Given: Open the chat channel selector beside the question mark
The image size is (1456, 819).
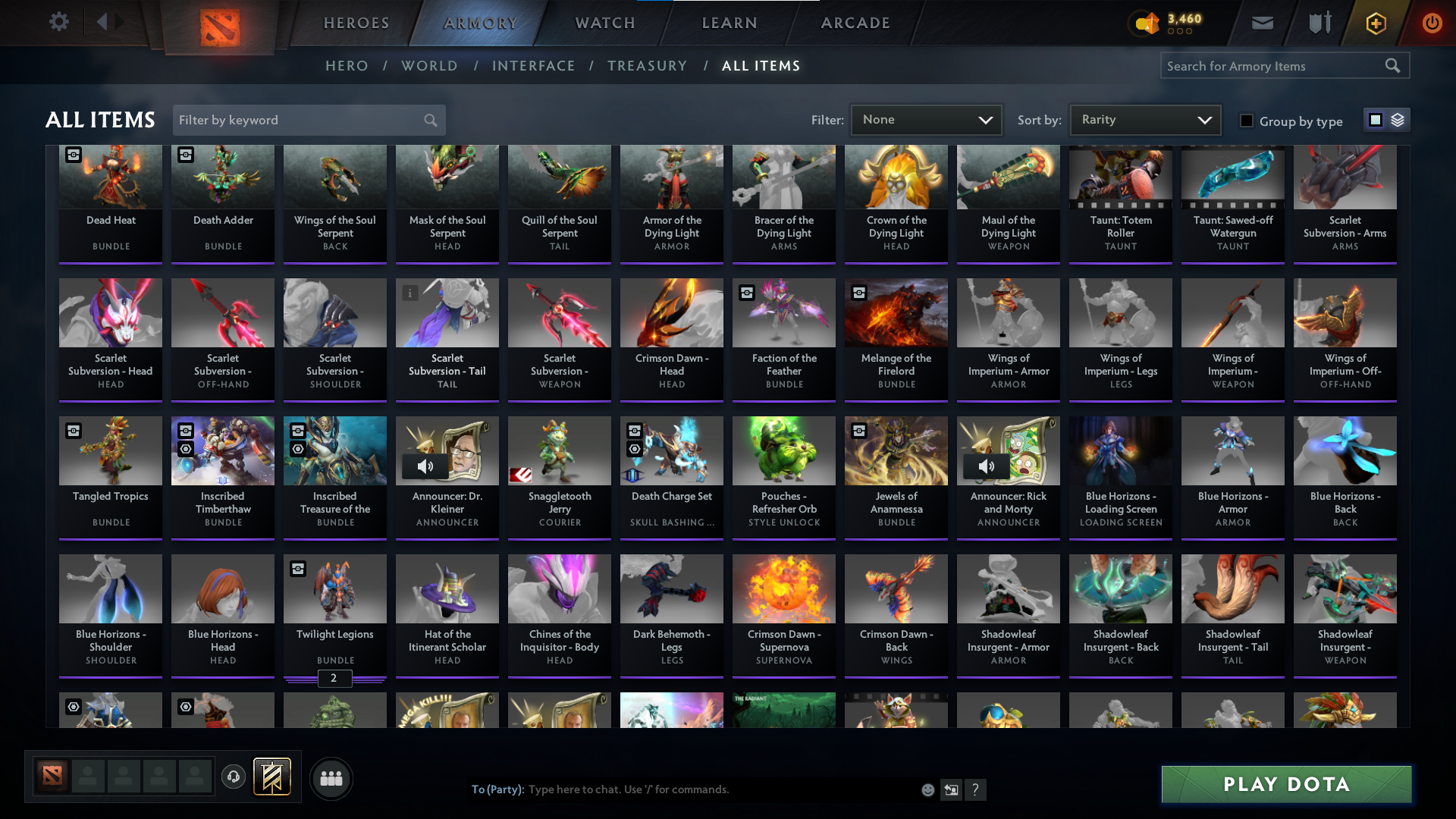Looking at the screenshot, I should (951, 789).
